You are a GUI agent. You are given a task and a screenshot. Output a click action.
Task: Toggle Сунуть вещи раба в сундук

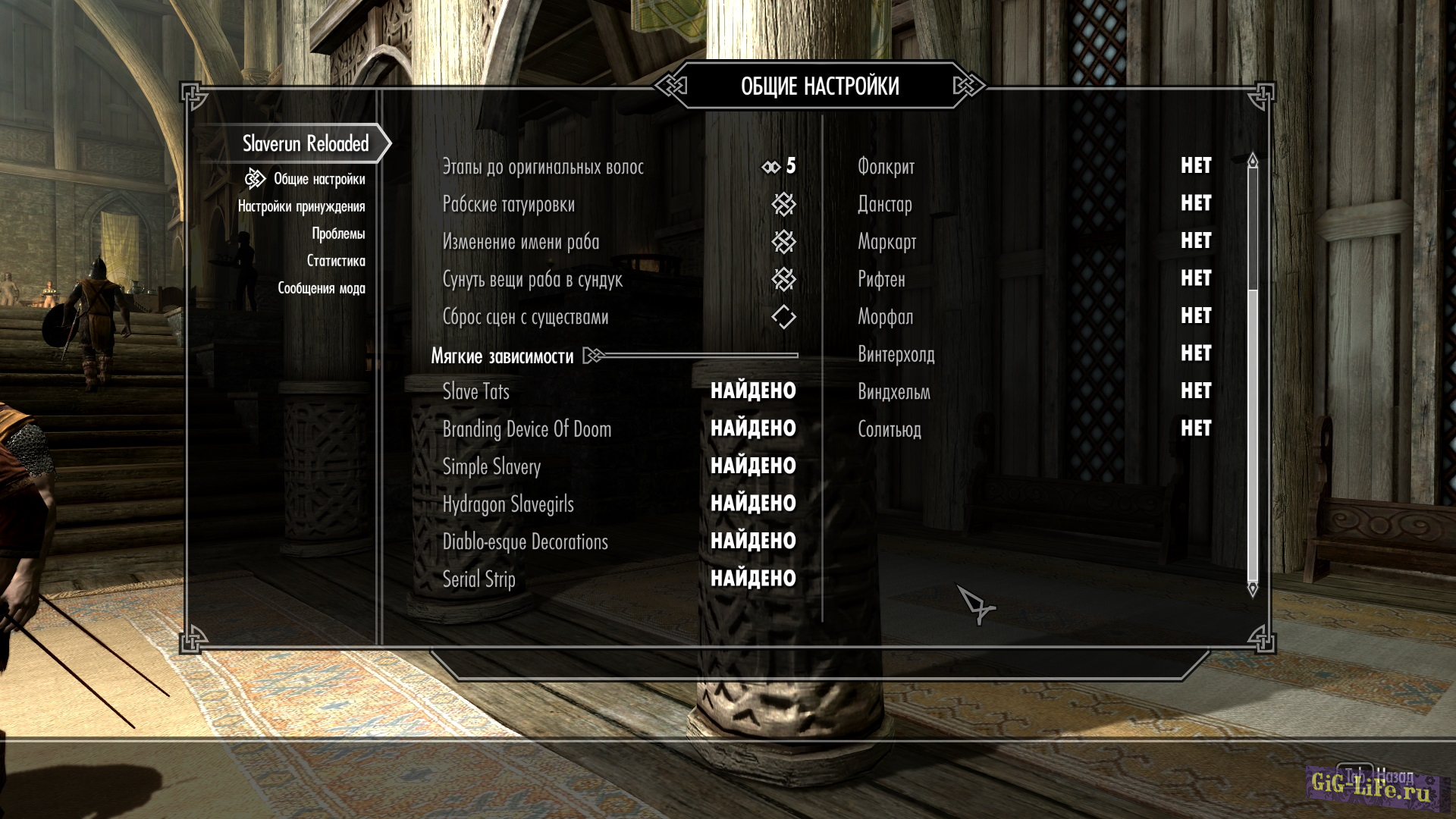(x=783, y=280)
